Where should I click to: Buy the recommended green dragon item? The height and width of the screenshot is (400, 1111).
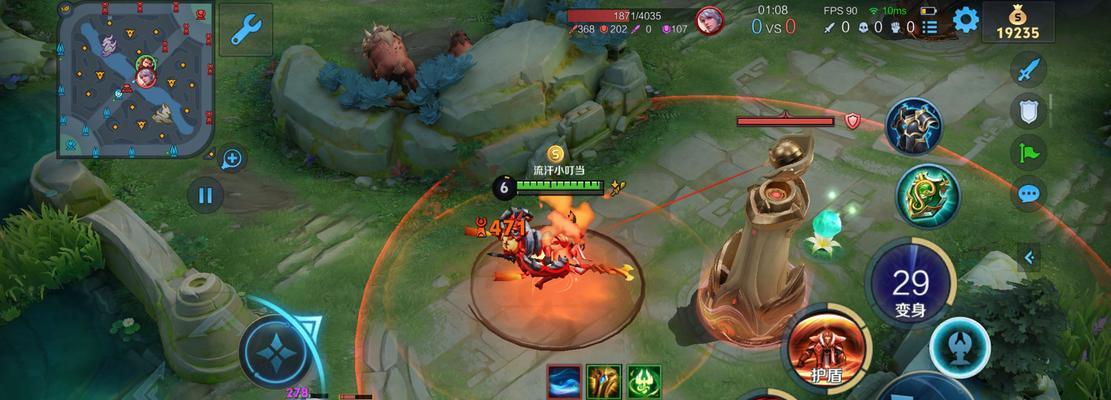tap(927, 194)
